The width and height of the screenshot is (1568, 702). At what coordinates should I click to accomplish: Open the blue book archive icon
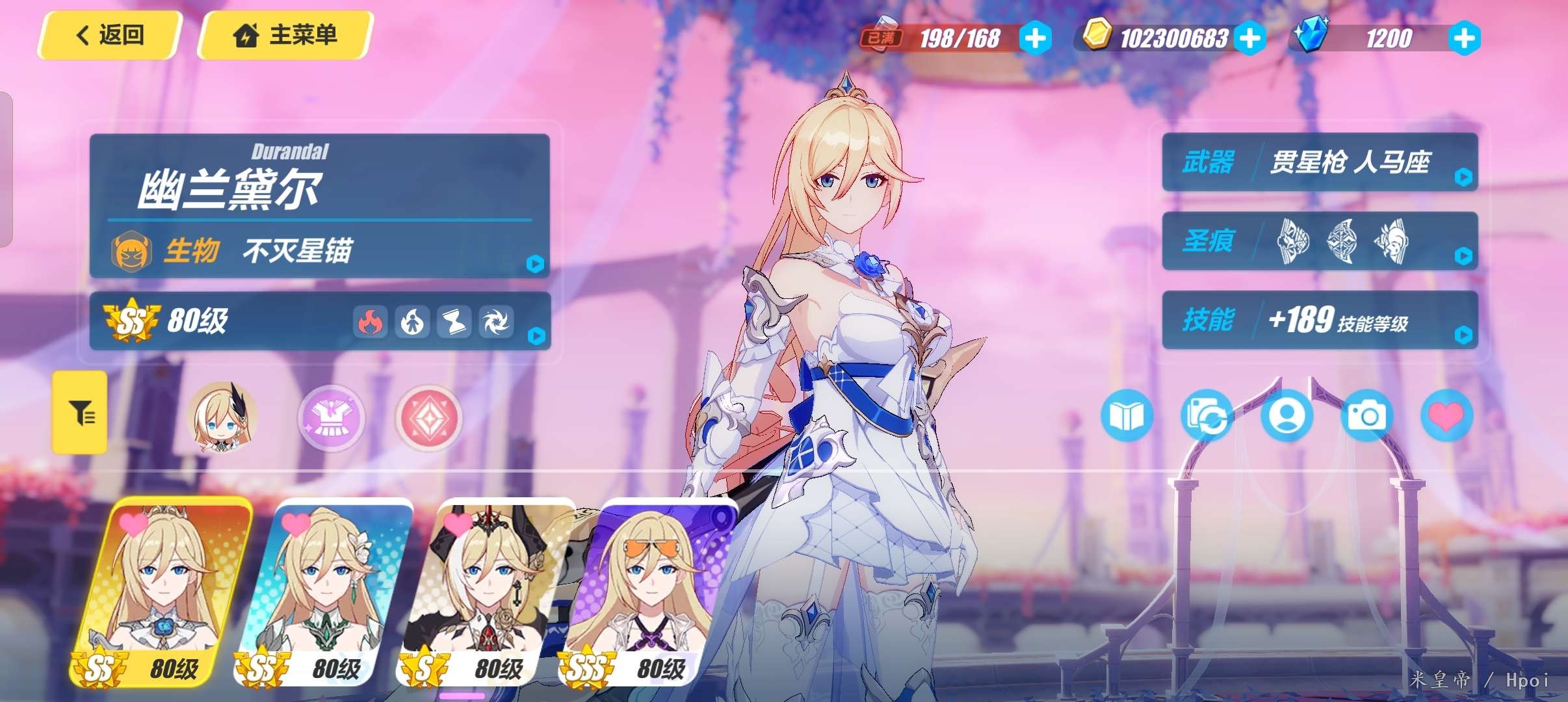point(1127,415)
